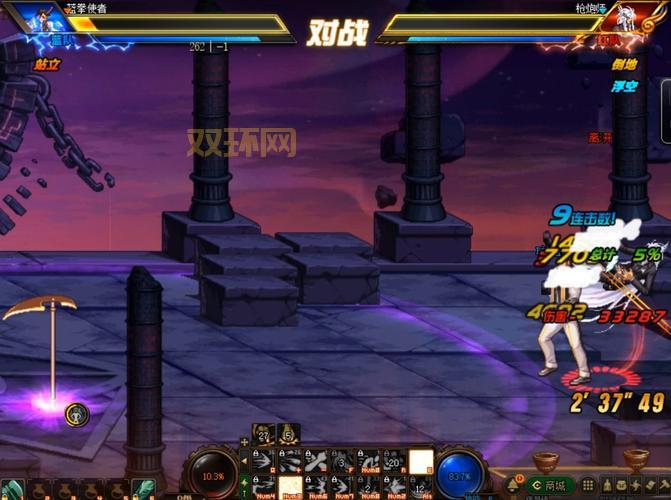
Task: Use the green item in quick slot 1
Action: (13, 490)
